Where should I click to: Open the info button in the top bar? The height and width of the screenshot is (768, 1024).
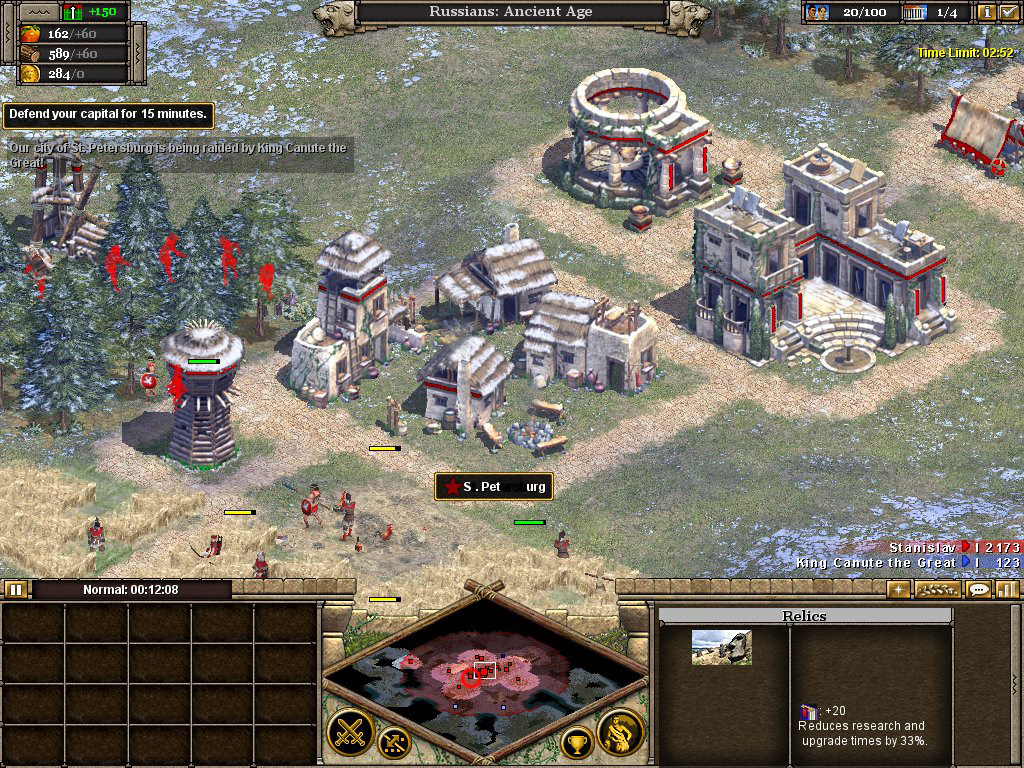coord(987,12)
